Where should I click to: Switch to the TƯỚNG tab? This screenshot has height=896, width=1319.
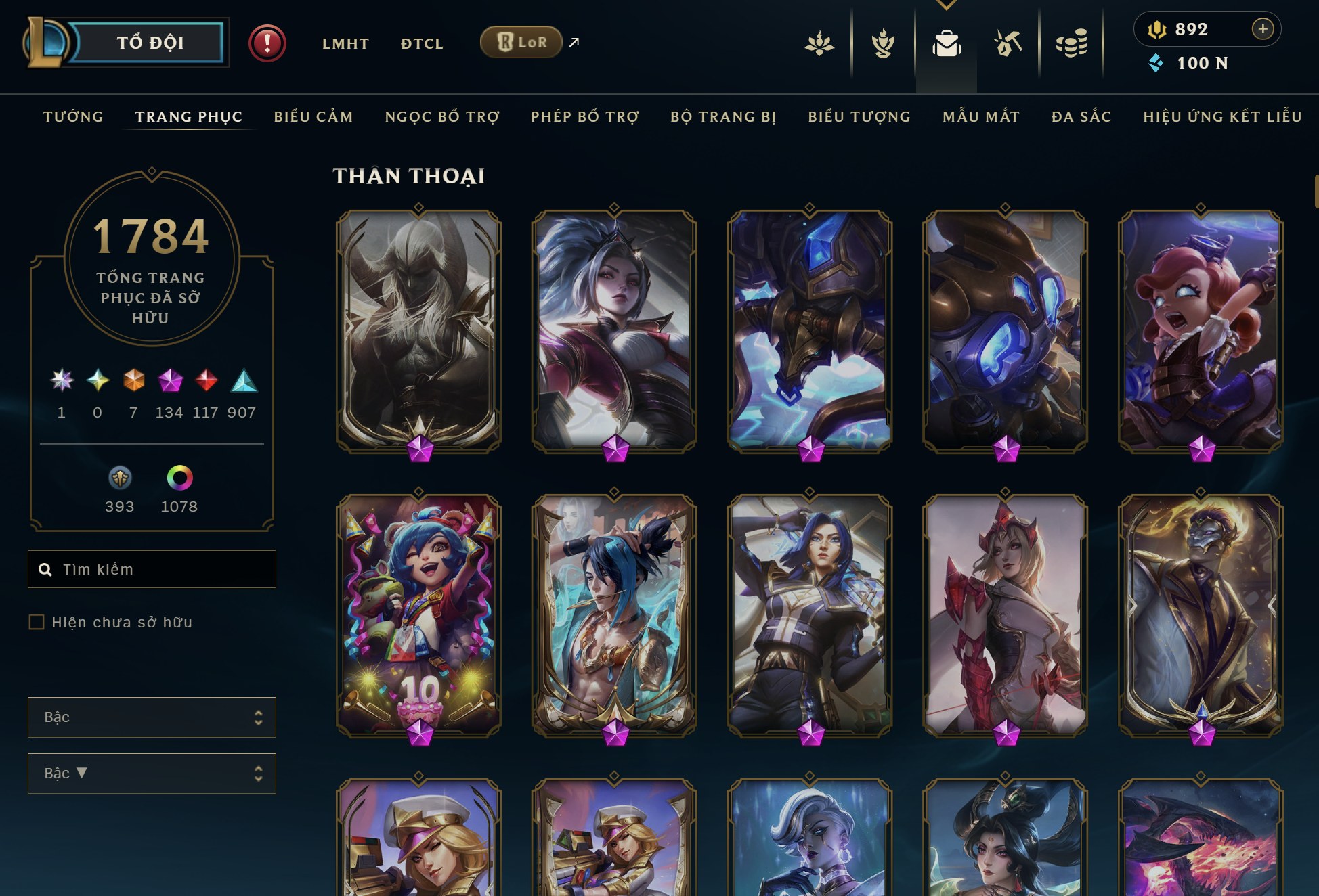coord(72,116)
